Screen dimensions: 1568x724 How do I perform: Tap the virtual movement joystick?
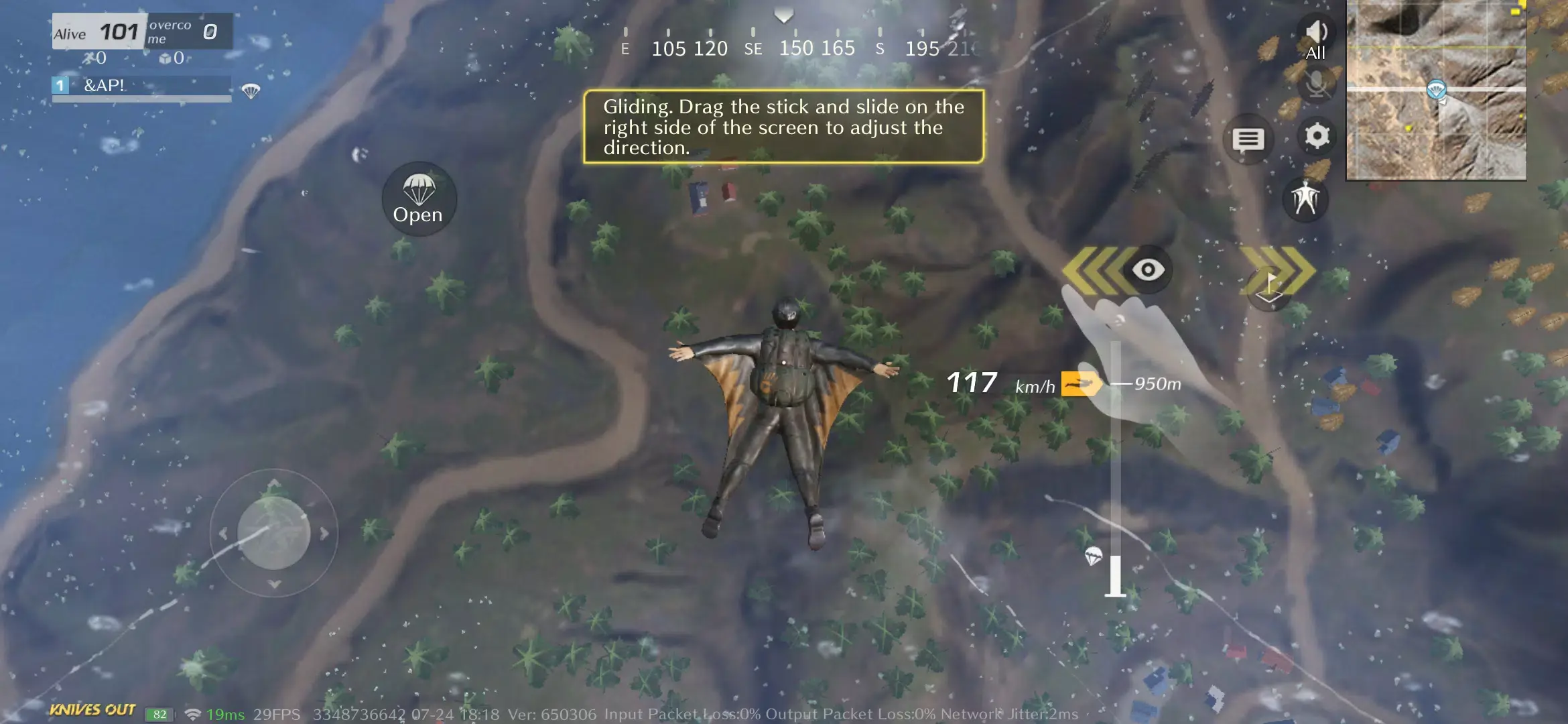[273, 532]
